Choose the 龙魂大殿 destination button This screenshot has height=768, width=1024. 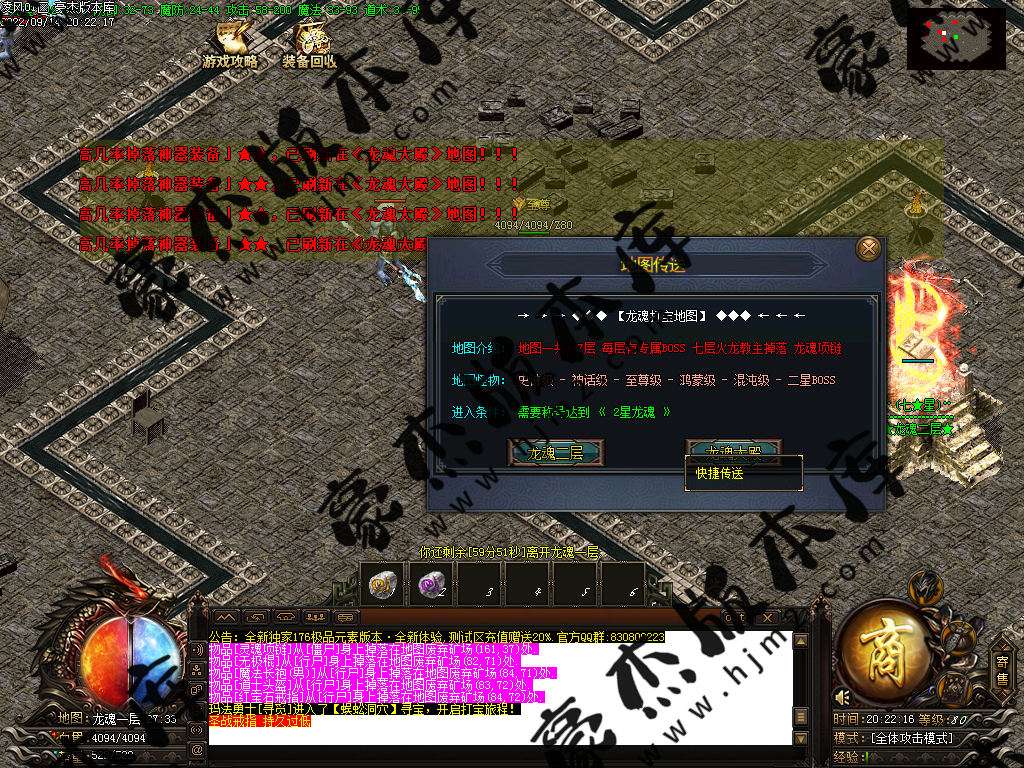point(733,450)
